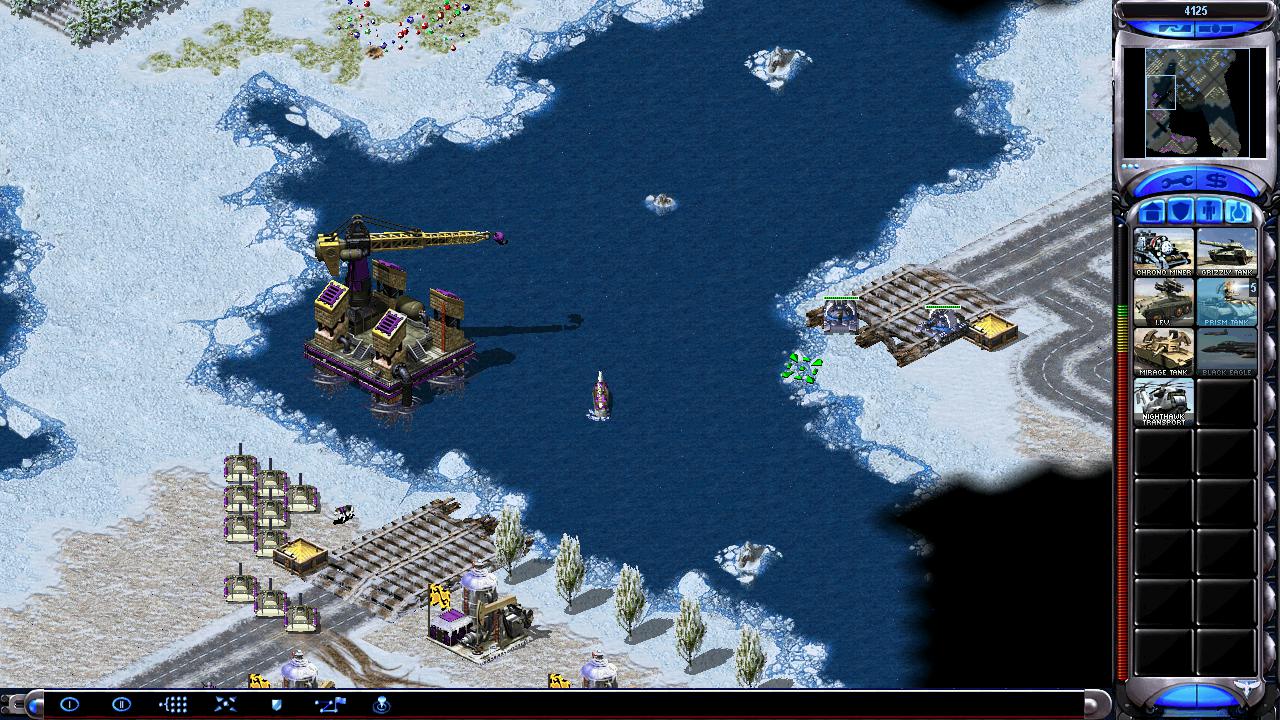Click the radar minimap

click(1193, 102)
